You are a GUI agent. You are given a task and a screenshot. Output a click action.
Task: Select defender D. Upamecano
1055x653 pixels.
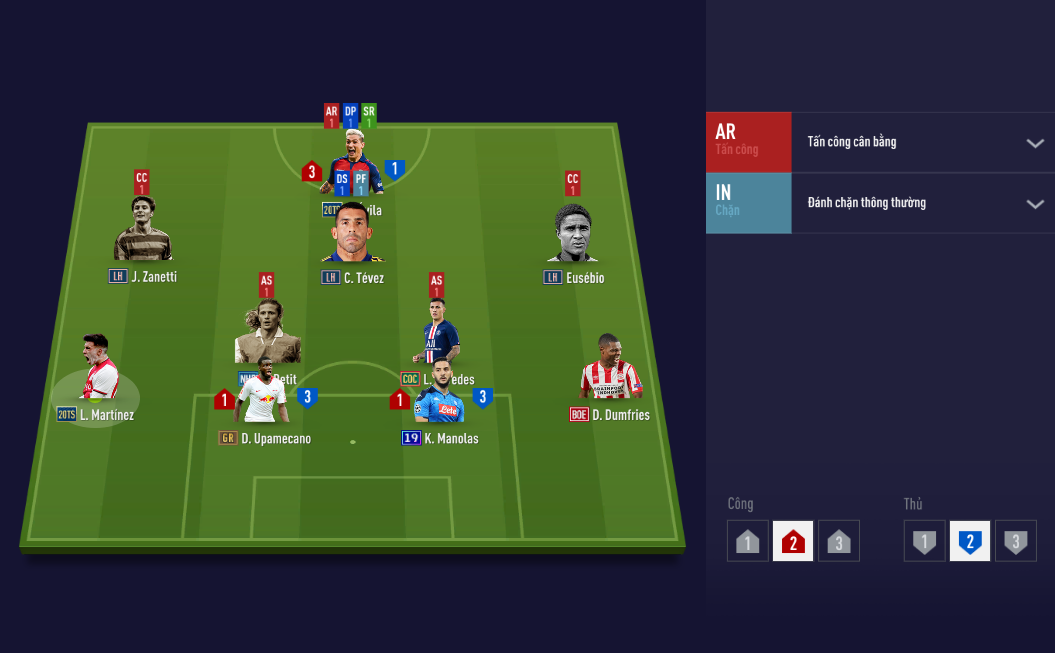265,393
